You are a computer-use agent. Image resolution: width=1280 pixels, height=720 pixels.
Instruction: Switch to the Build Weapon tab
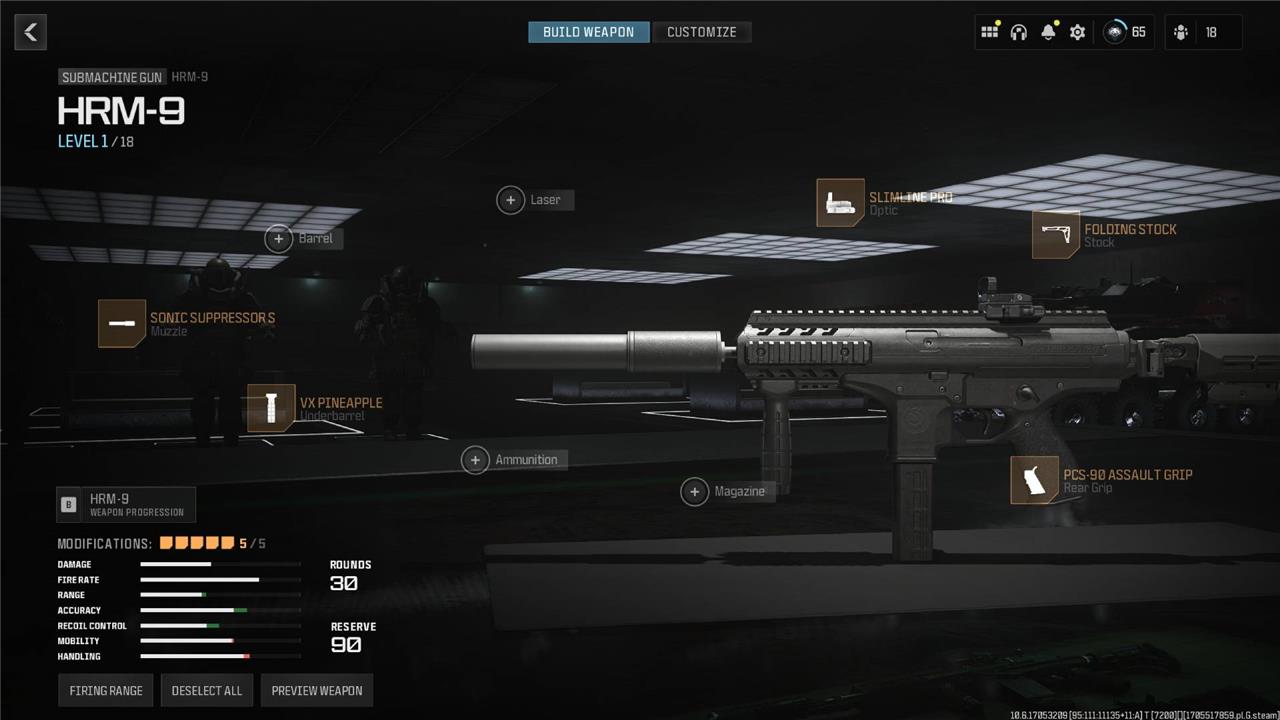pos(588,32)
